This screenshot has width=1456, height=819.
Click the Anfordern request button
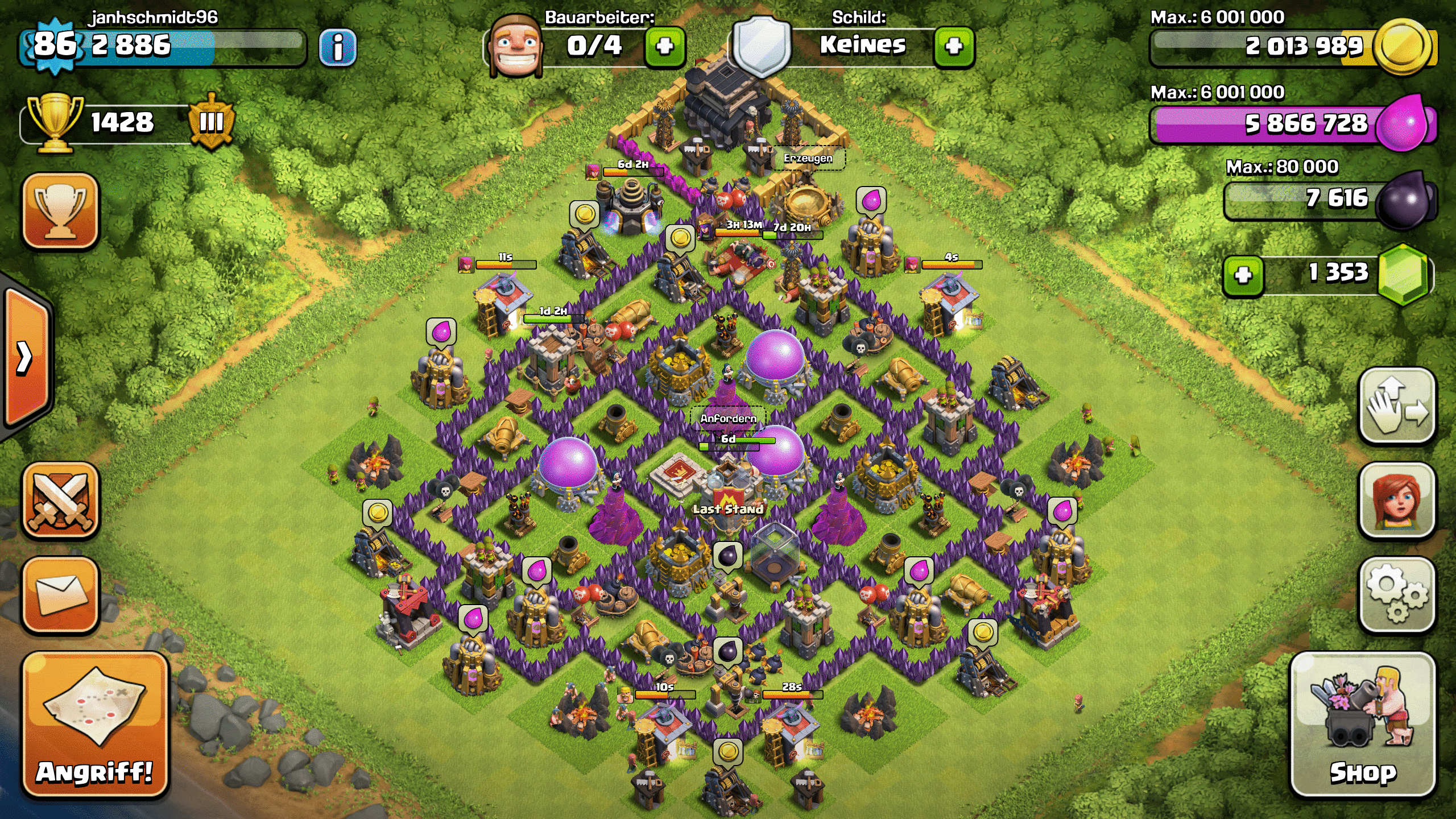pos(729,419)
